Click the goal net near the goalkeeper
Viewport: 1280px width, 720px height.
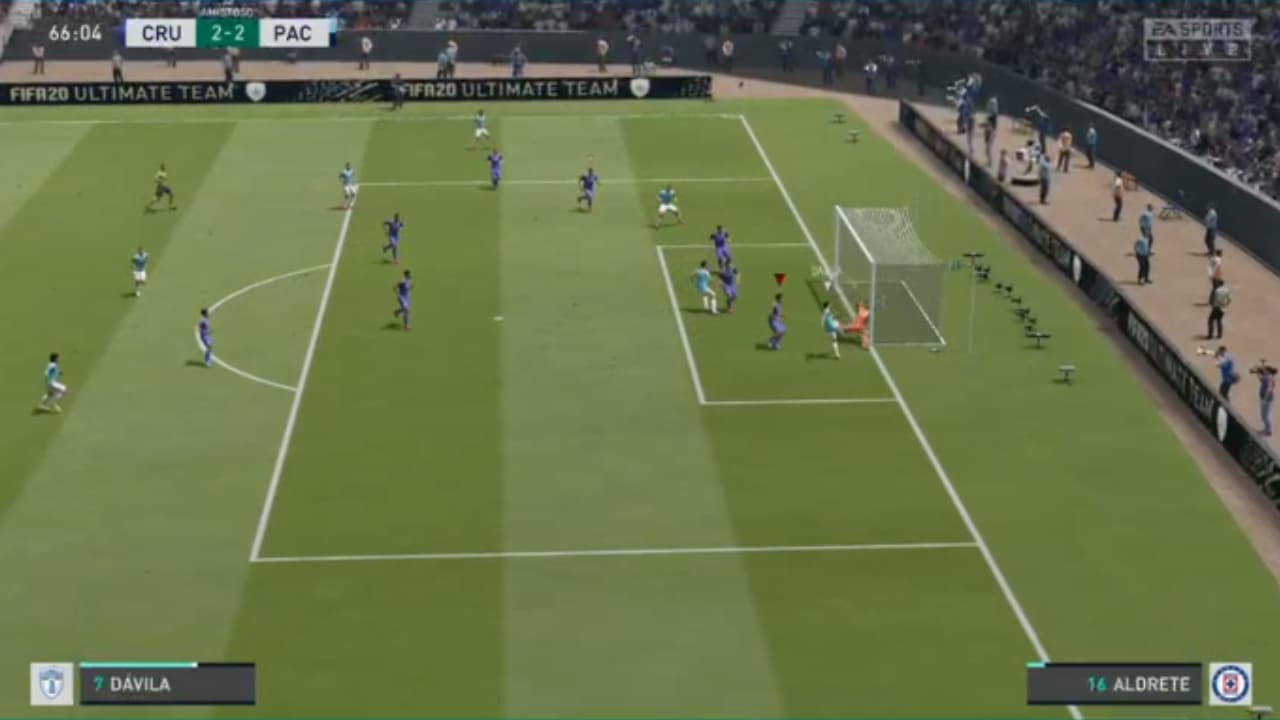click(x=890, y=280)
